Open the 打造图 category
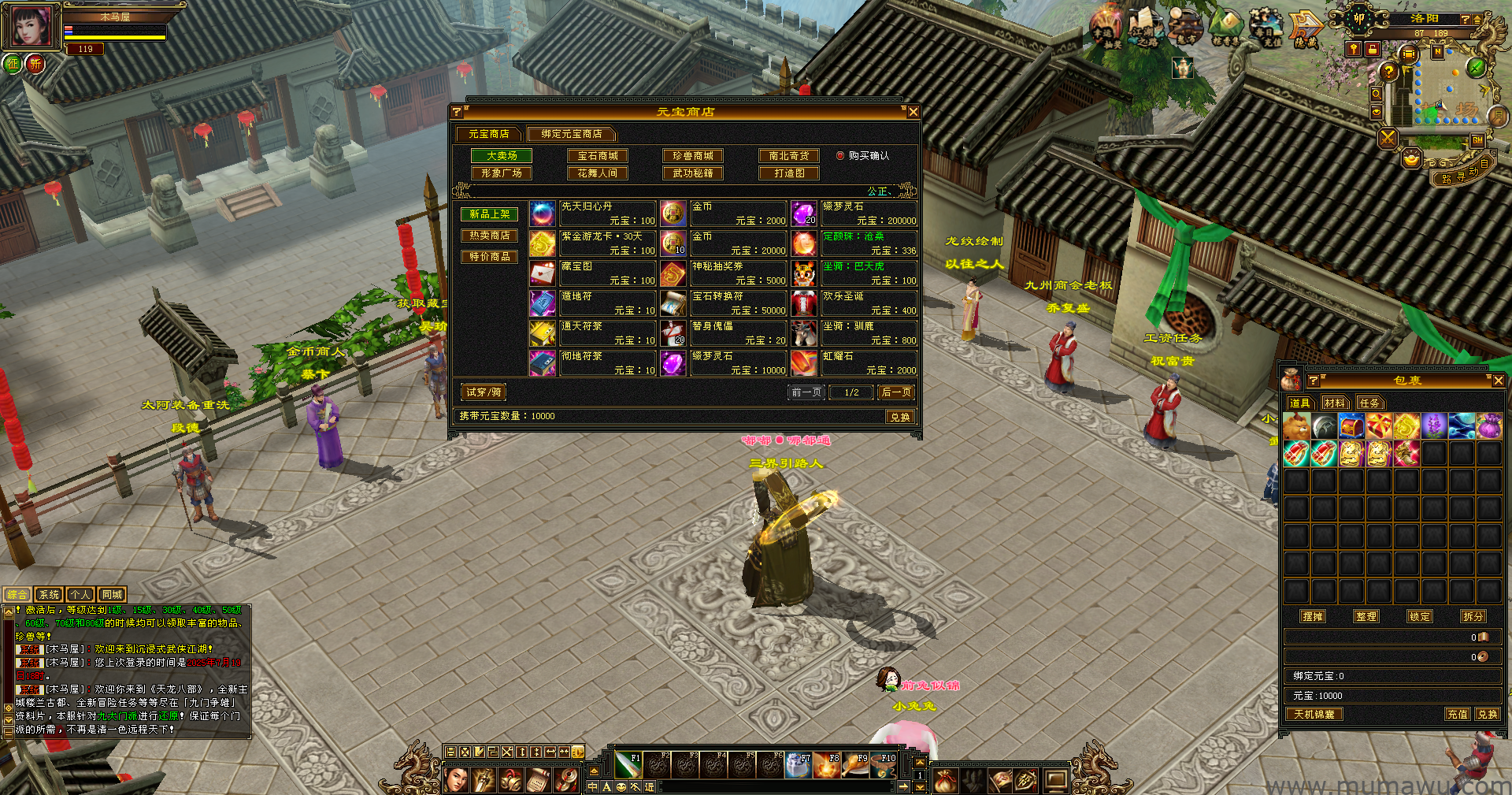1512x795 pixels. [789, 173]
